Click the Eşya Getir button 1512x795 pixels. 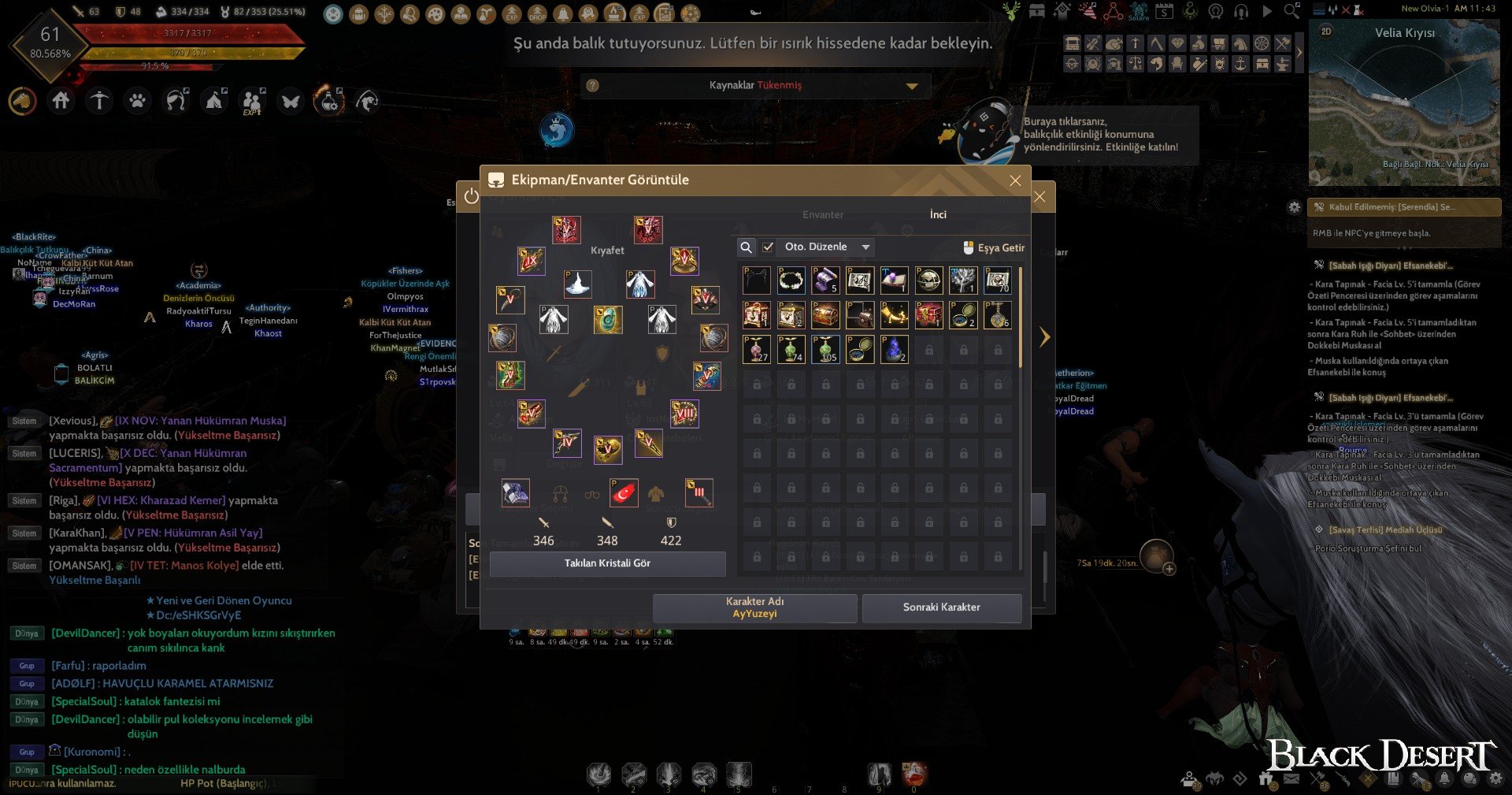coord(994,247)
